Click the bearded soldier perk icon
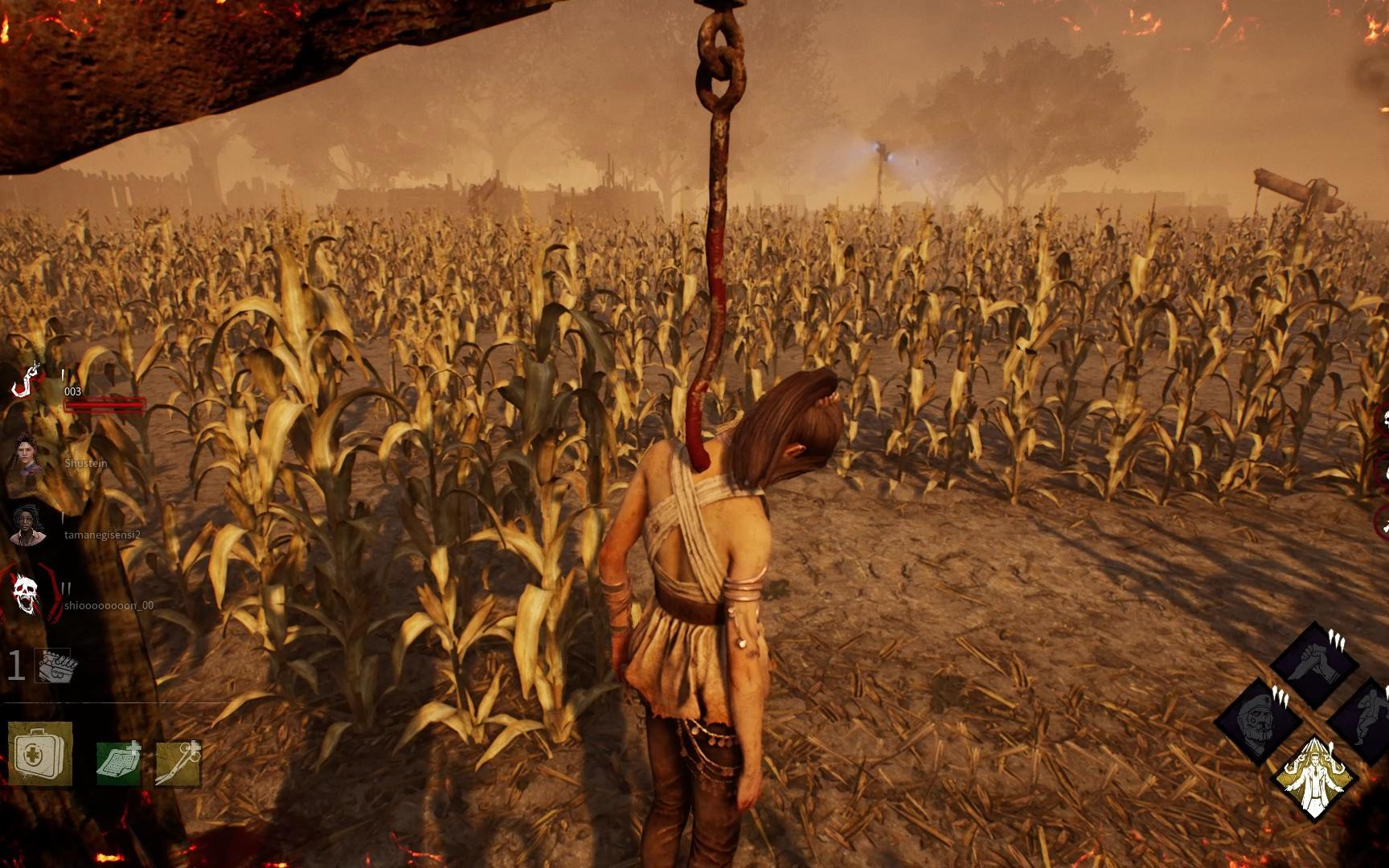This screenshot has width=1389, height=868. point(1259,721)
